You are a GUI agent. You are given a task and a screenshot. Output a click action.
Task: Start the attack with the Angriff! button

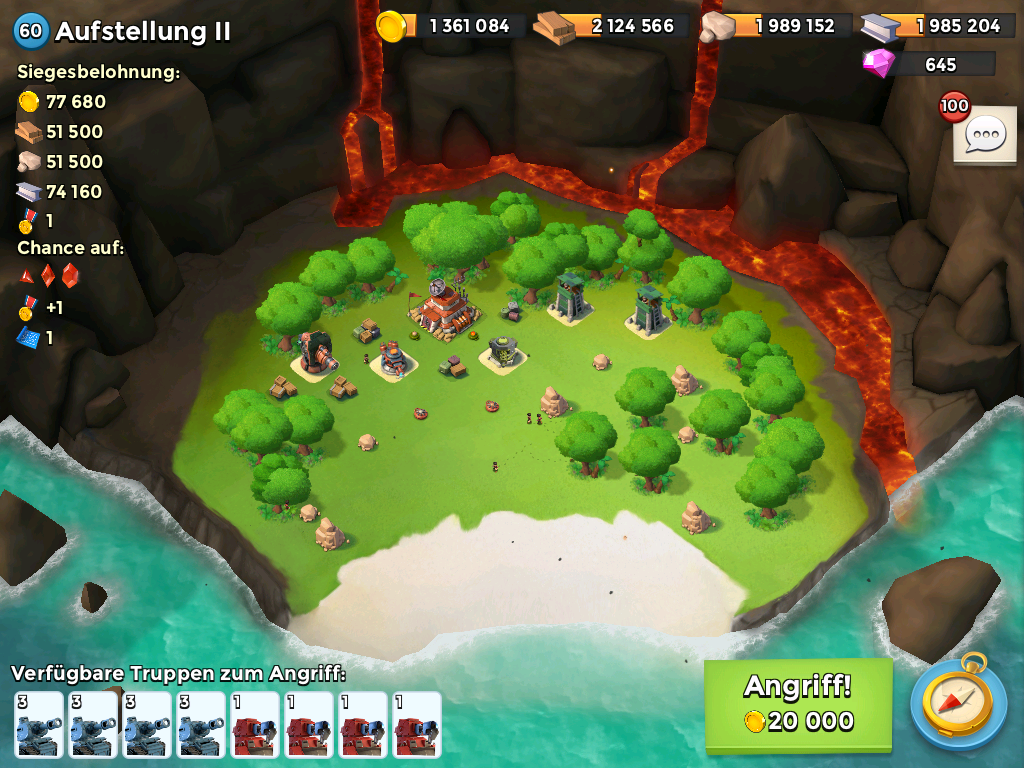(797, 704)
